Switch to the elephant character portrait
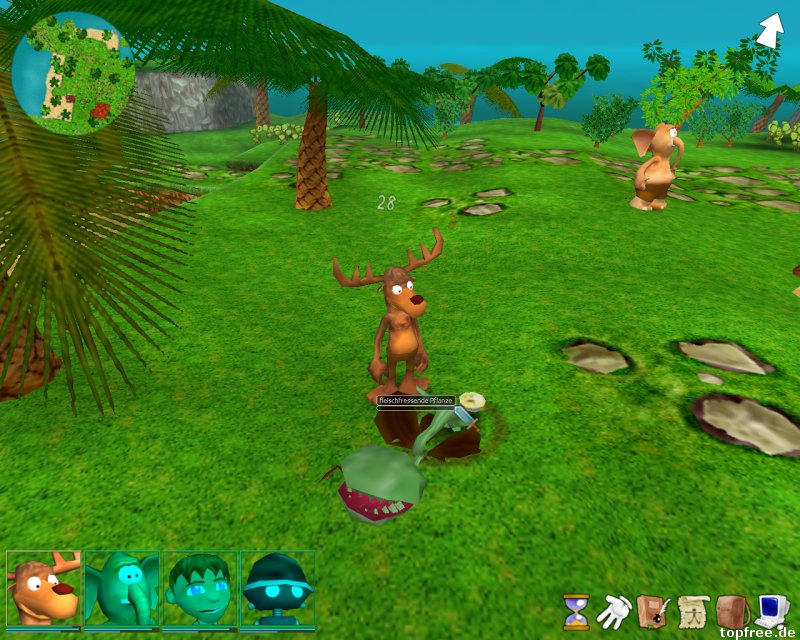The width and height of the screenshot is (800, 640). coord(122,588)
